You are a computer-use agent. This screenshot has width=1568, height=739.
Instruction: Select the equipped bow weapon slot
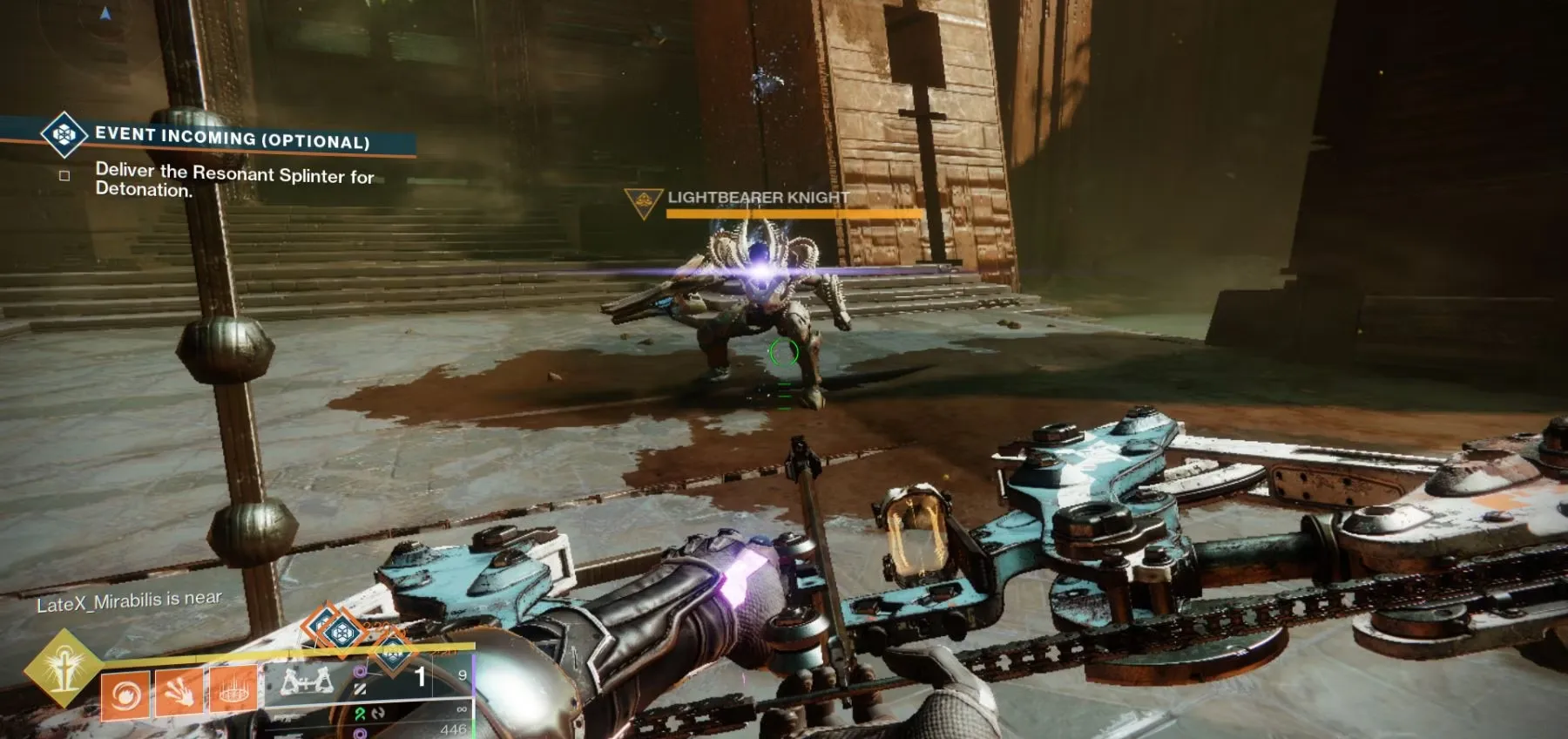click(307, 681)
